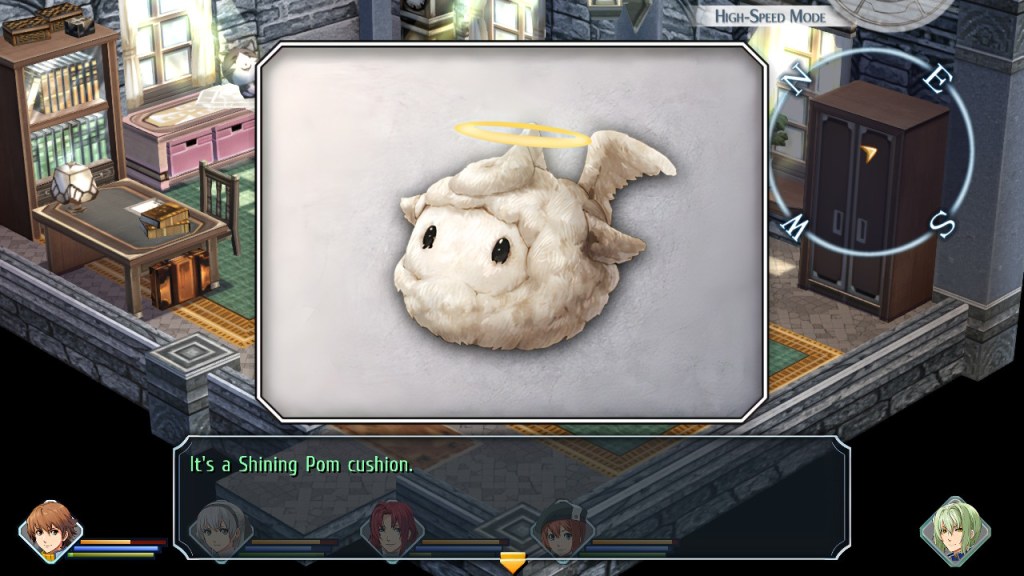Select the silver-haired party member portrait

[220, 527]
